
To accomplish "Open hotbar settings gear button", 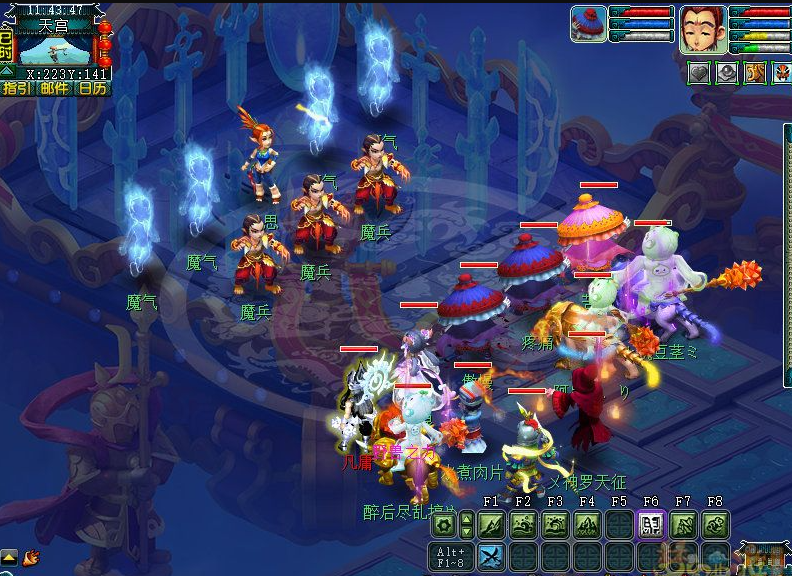I will [x=443, y=524].
